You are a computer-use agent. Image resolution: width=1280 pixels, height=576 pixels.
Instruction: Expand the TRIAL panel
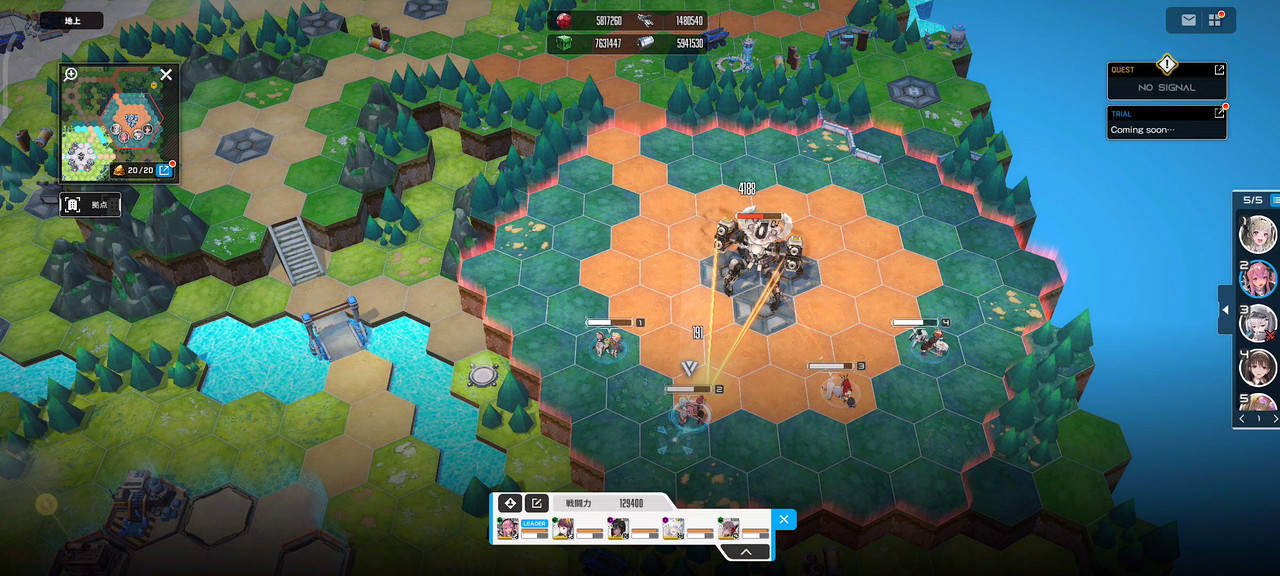(x=1219, y=113)
